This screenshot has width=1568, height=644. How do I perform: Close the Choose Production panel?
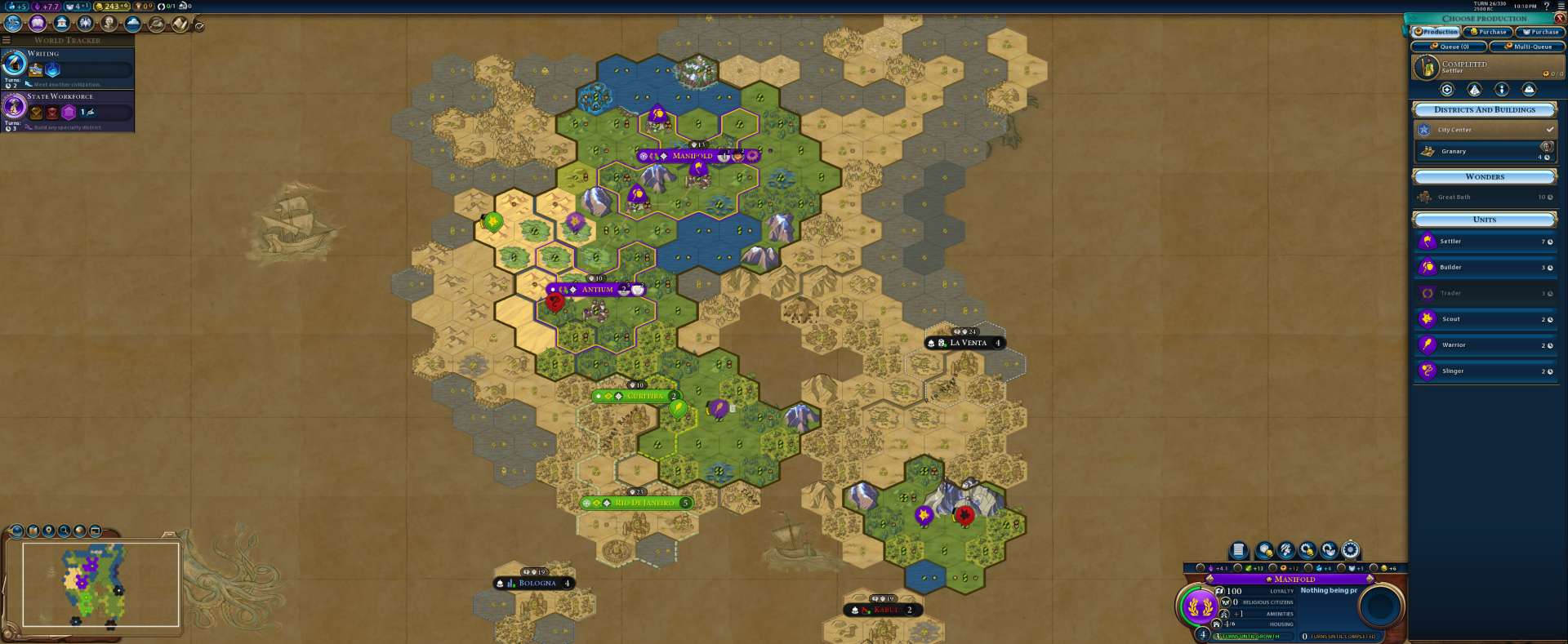pos(1559,18)
